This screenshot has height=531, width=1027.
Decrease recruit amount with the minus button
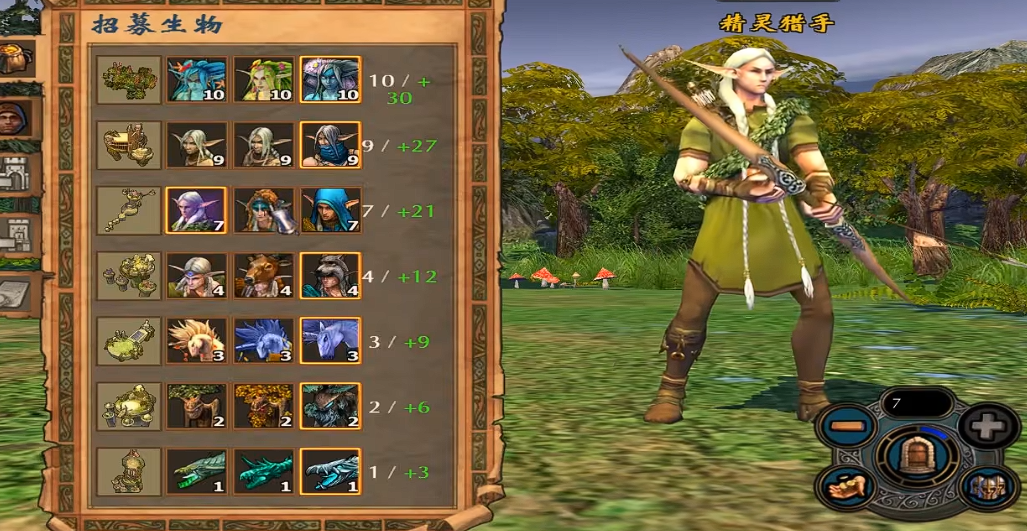[x=846, y=427]
